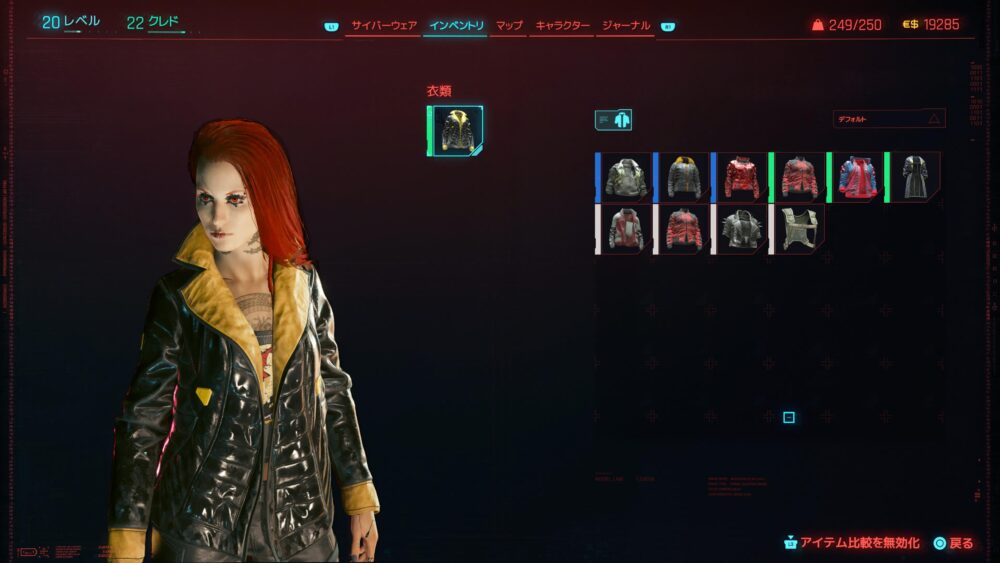Open the サイバーウェア tab
Image resolution: width=1000 pixels, height=563 pixels.
(x=384, y=25)
